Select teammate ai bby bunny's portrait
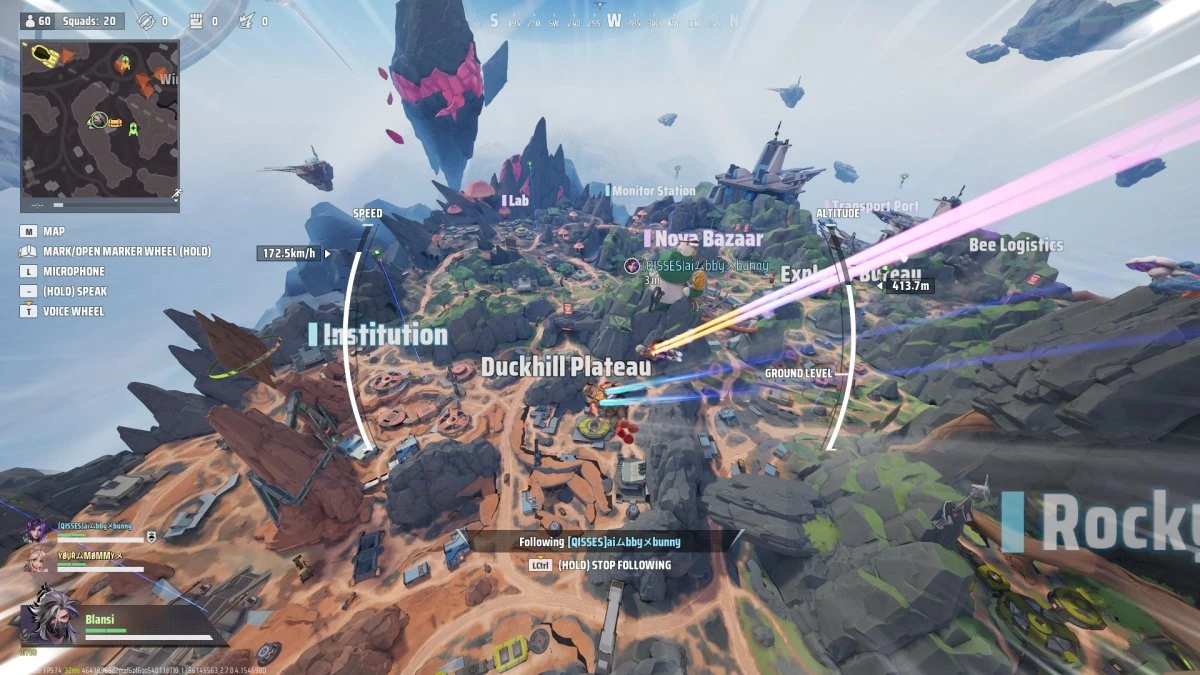1200x675 pixels. (35, 531)
